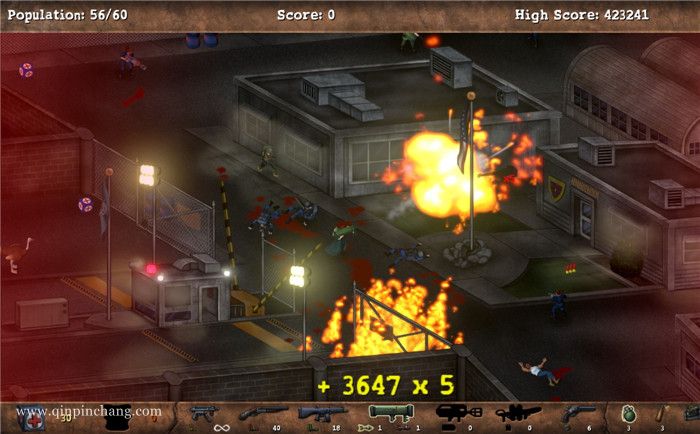
Task: Equip the revolver pistol
Action: (578, 412)
